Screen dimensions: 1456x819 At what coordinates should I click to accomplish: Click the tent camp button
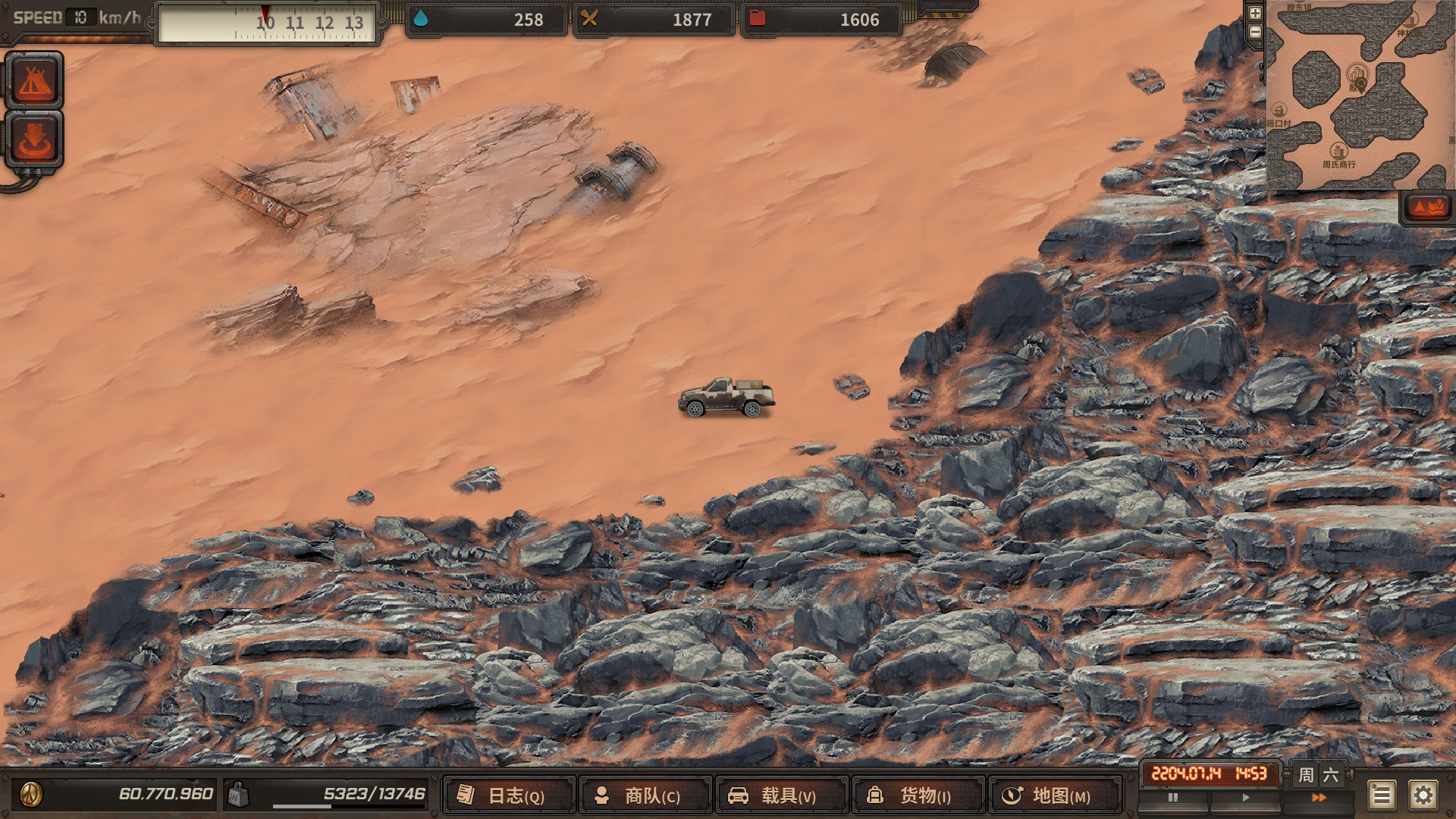(x=34, y=81)
